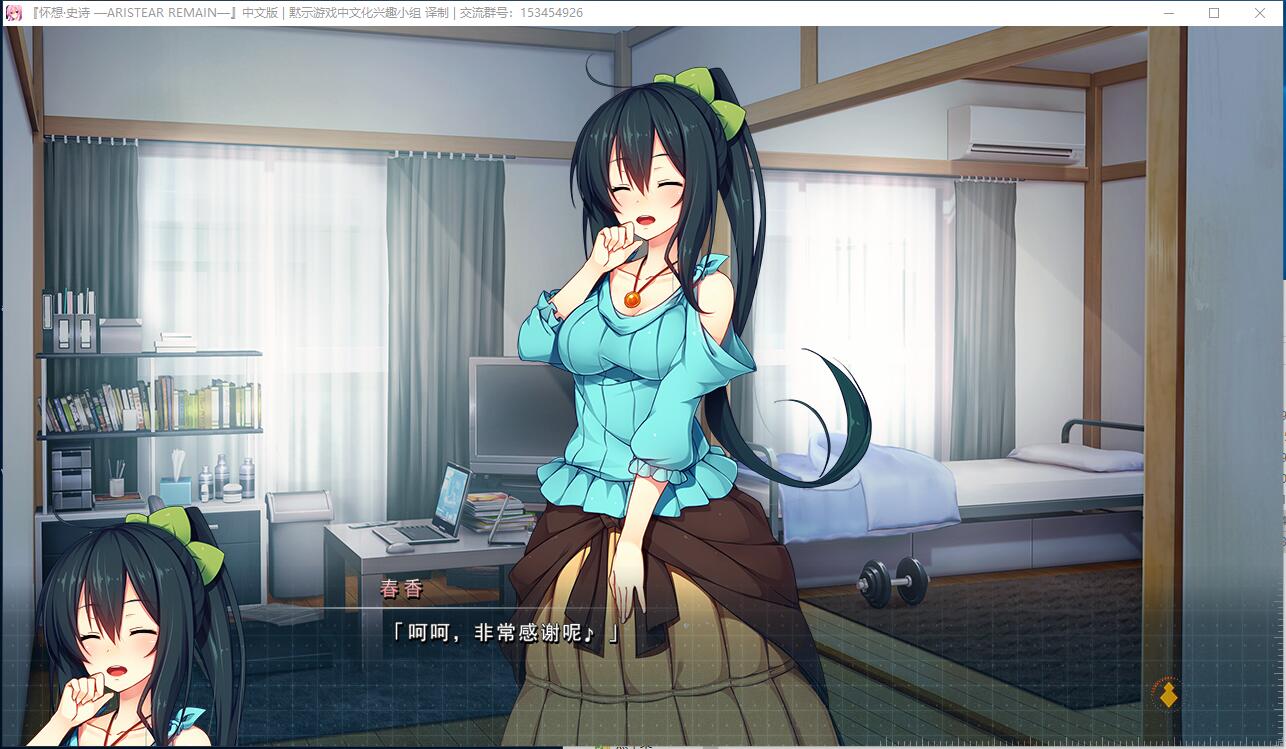Image resolution: width=1286 pixels, height=749 pixels.
Task: Advance the dialogue line "呵呵，非常感谢呢♪"
Action: (505, 634)
